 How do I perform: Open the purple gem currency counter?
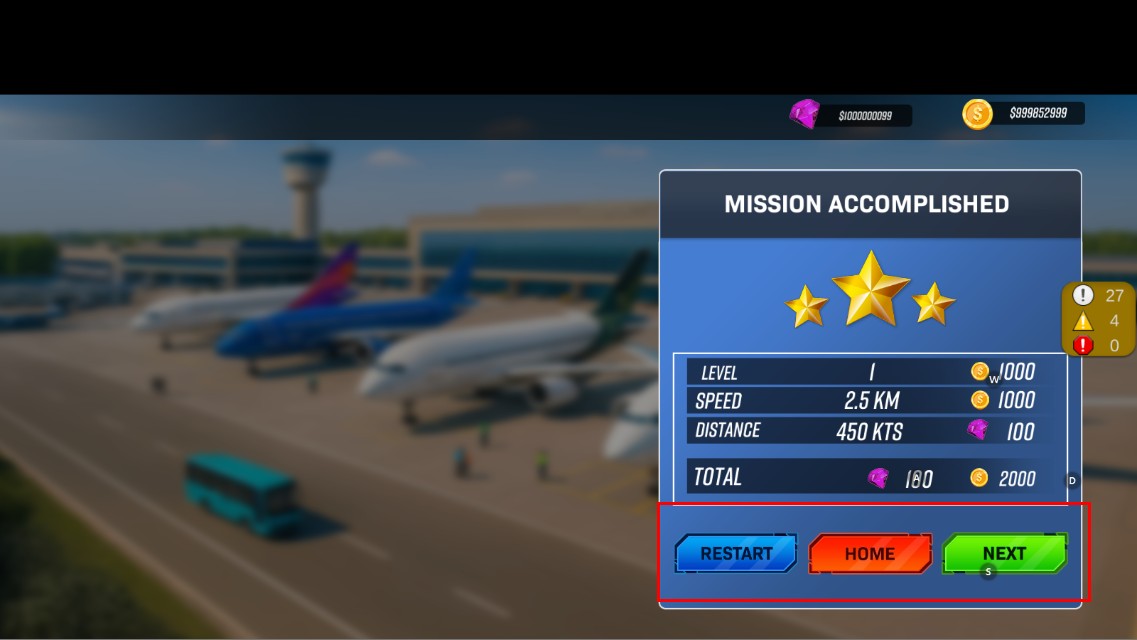851,115
